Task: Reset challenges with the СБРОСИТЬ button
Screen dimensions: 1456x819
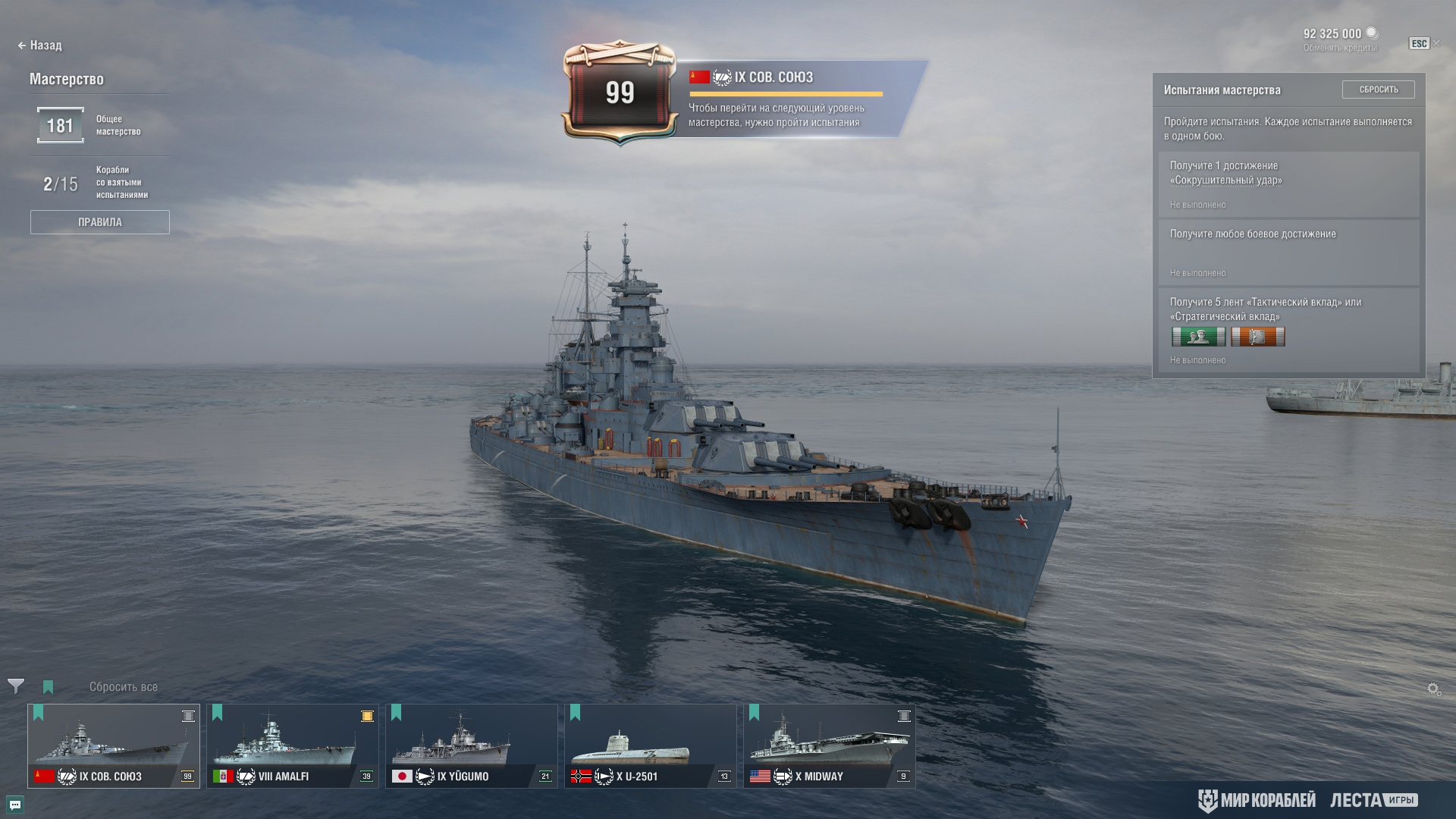Action: tap(1378, 89)
